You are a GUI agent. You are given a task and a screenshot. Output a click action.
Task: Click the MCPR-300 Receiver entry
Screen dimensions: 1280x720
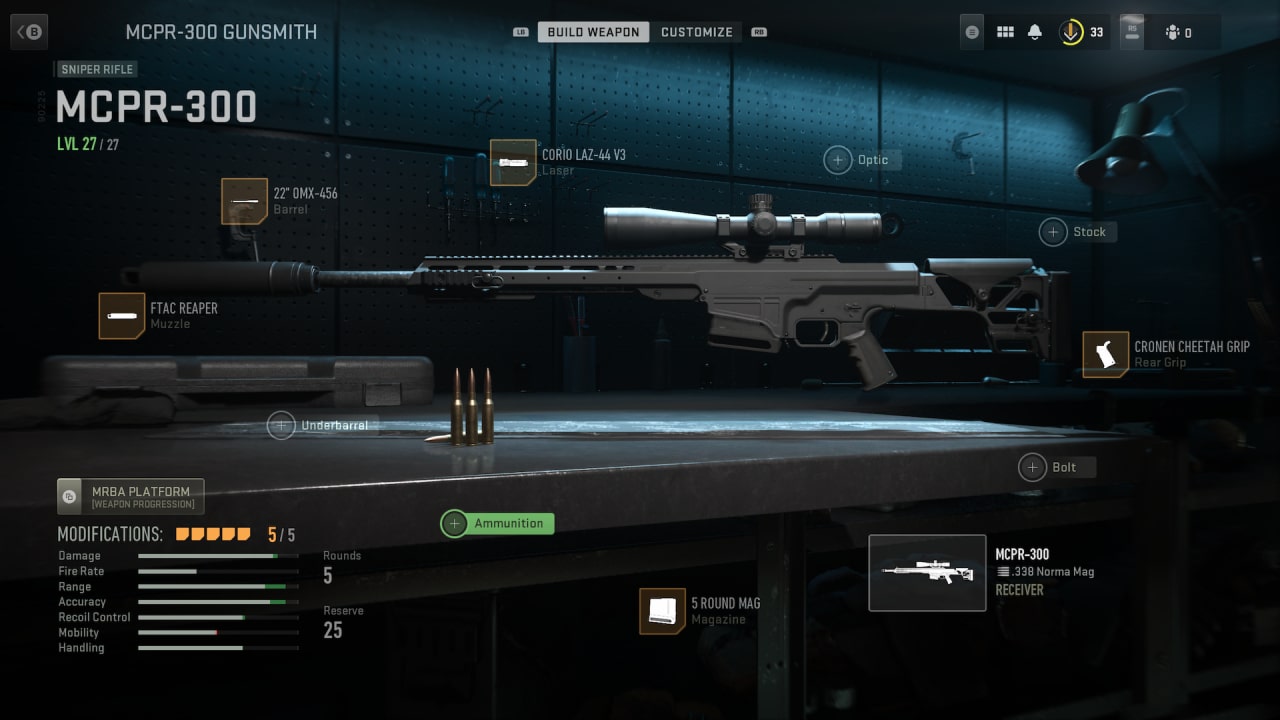927,572
